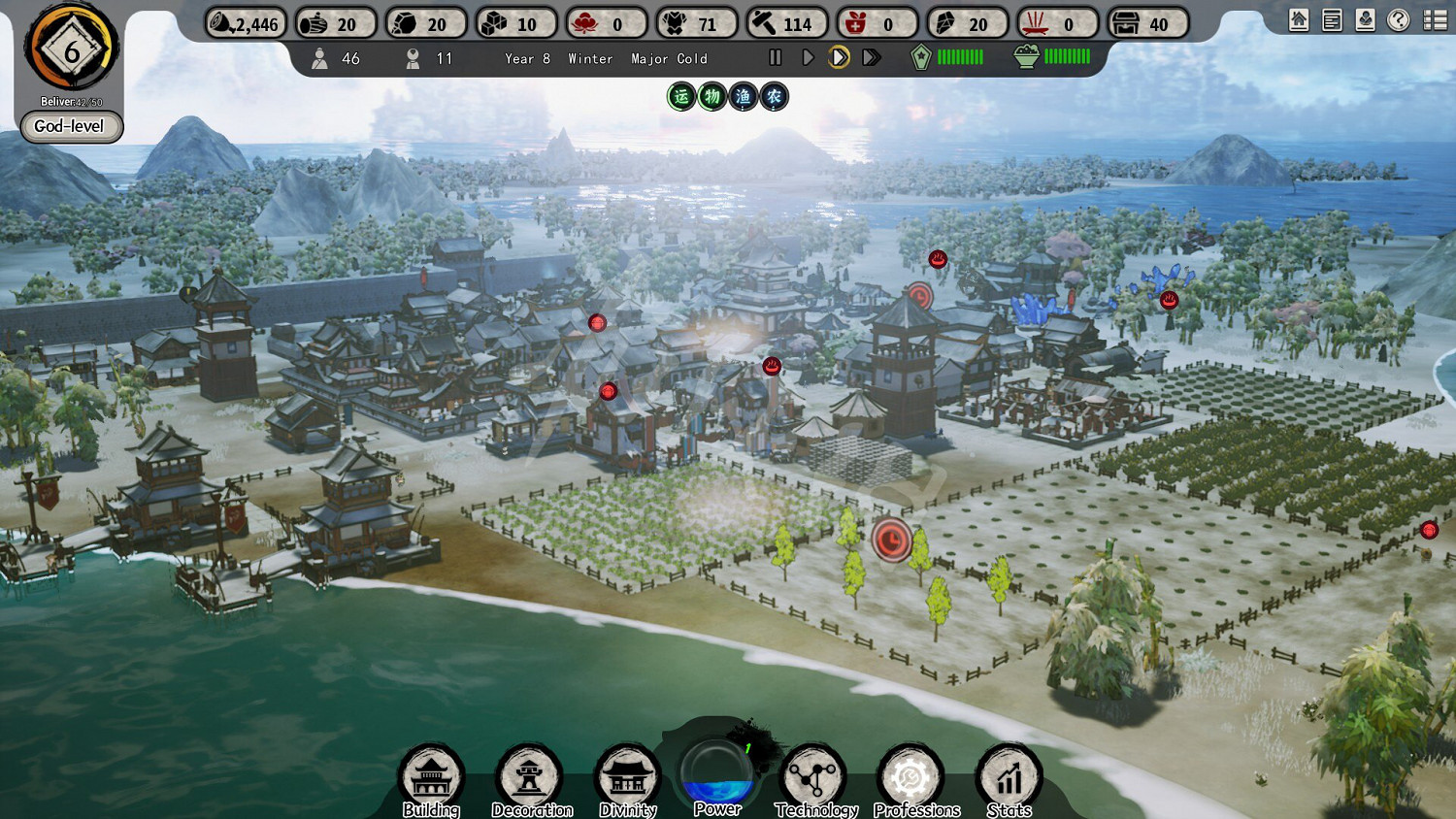Click the believer level 6 emblem
Screen dimensions: 1456x819
[72, 49]
